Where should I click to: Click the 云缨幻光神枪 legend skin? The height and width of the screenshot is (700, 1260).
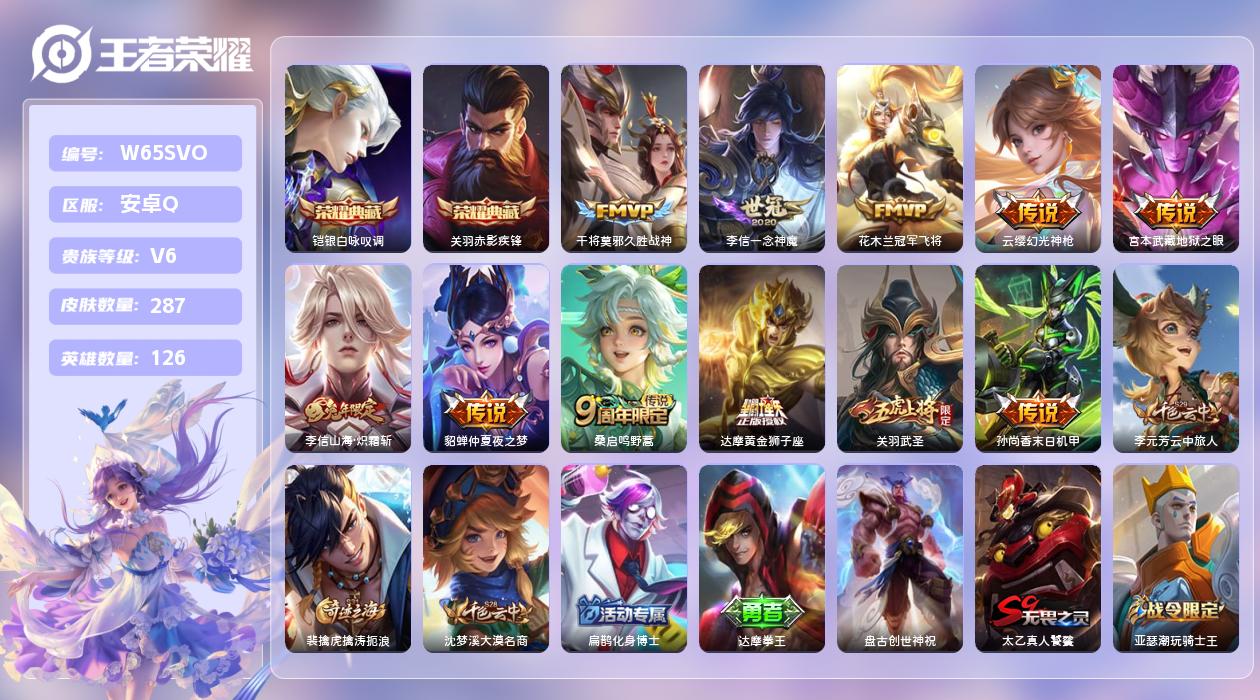[1038, 158]
